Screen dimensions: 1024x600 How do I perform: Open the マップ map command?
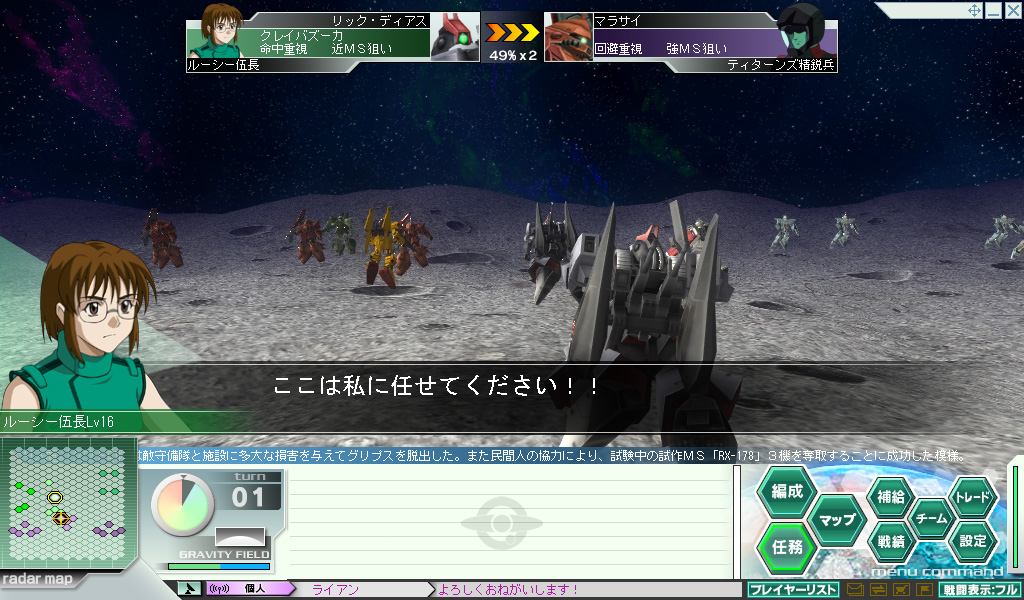coord(837,519)
